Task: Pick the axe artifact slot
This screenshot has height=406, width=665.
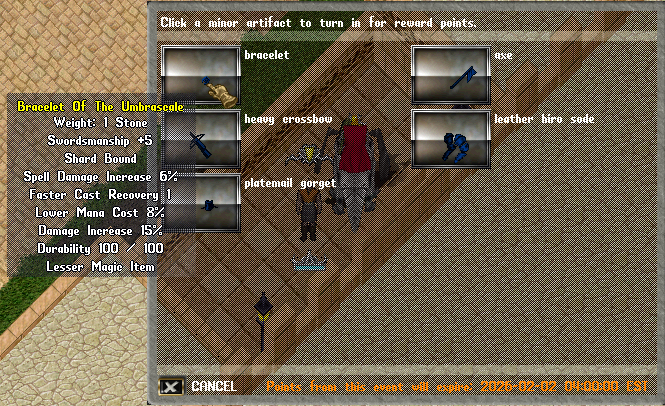Action: coord(451,75)
